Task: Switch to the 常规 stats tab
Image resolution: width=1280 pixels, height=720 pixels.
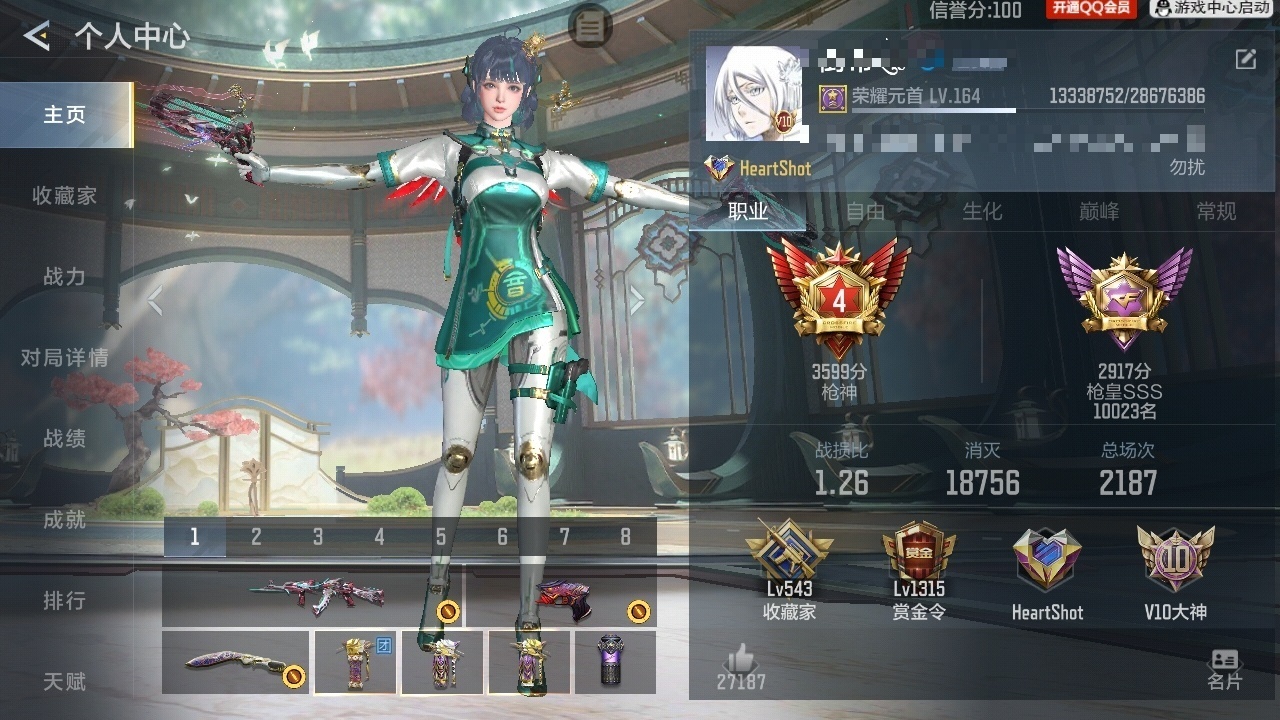Action: pyautogui.click(x=1216, y=212)
